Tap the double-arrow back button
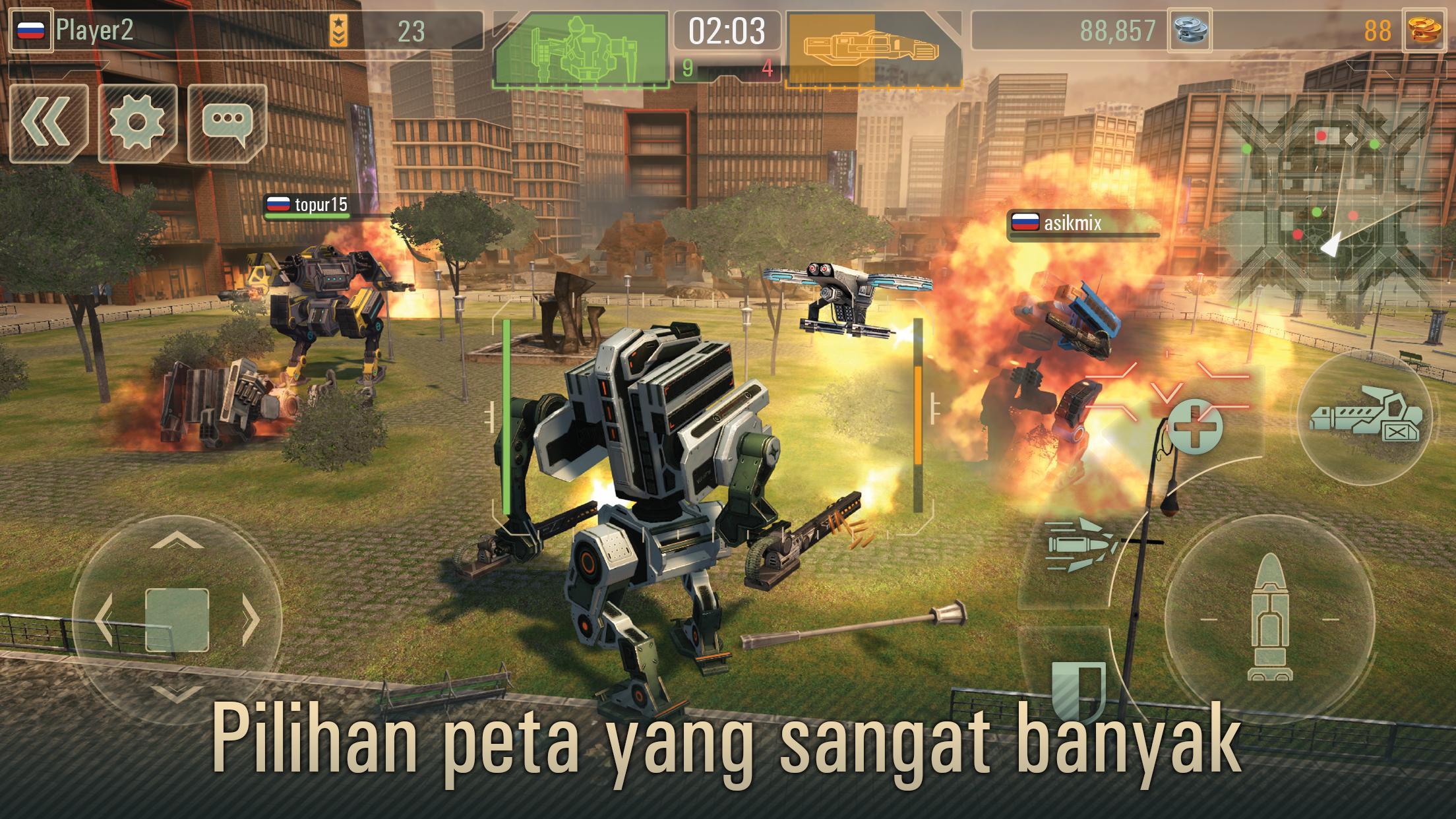Viewport: 1456px width, 819px height. pos(49,123)
